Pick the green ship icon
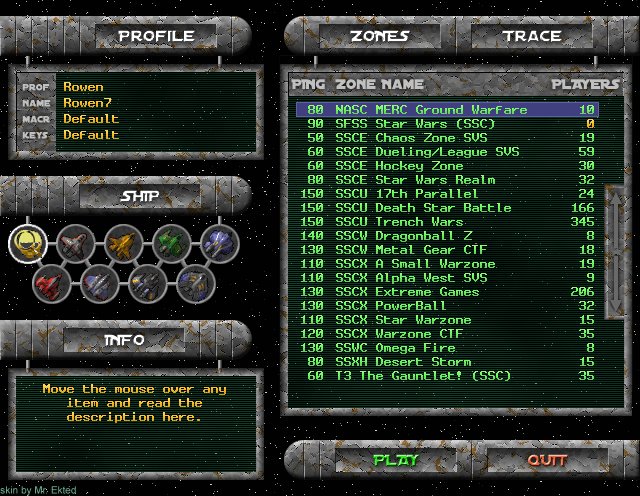The width and height of the screenshot is (640, 496). [171, 243]
